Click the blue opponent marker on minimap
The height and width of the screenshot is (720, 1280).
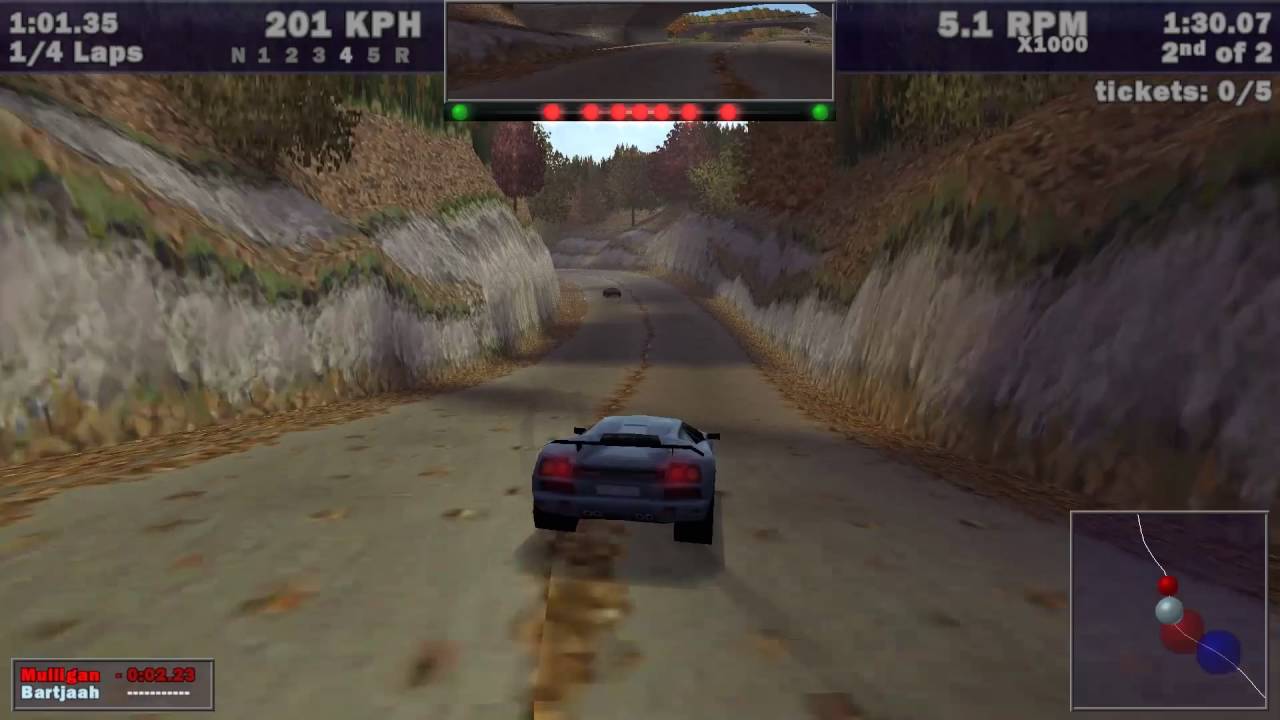(x=1211, y=650)
